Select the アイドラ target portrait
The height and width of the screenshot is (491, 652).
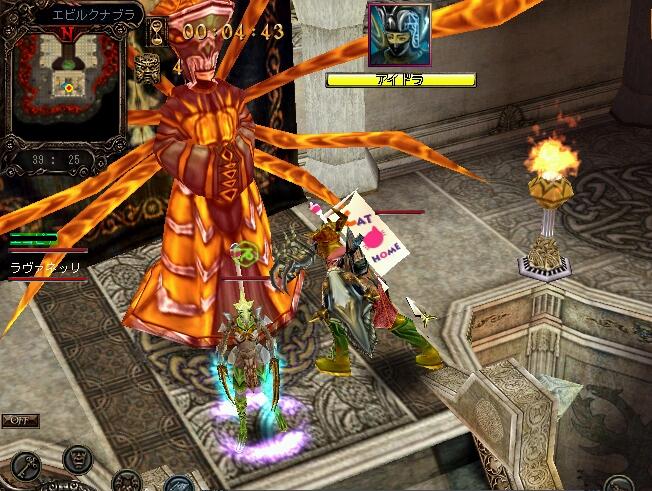(x=399, y=36)
